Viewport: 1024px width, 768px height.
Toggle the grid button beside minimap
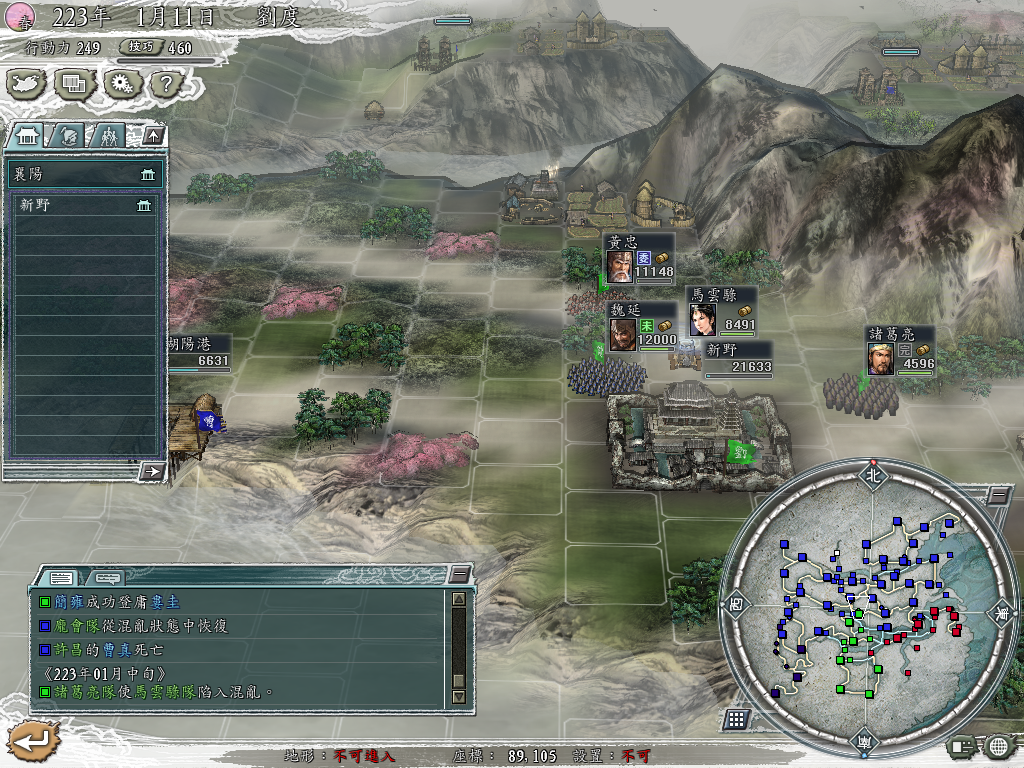click(736, 719)
